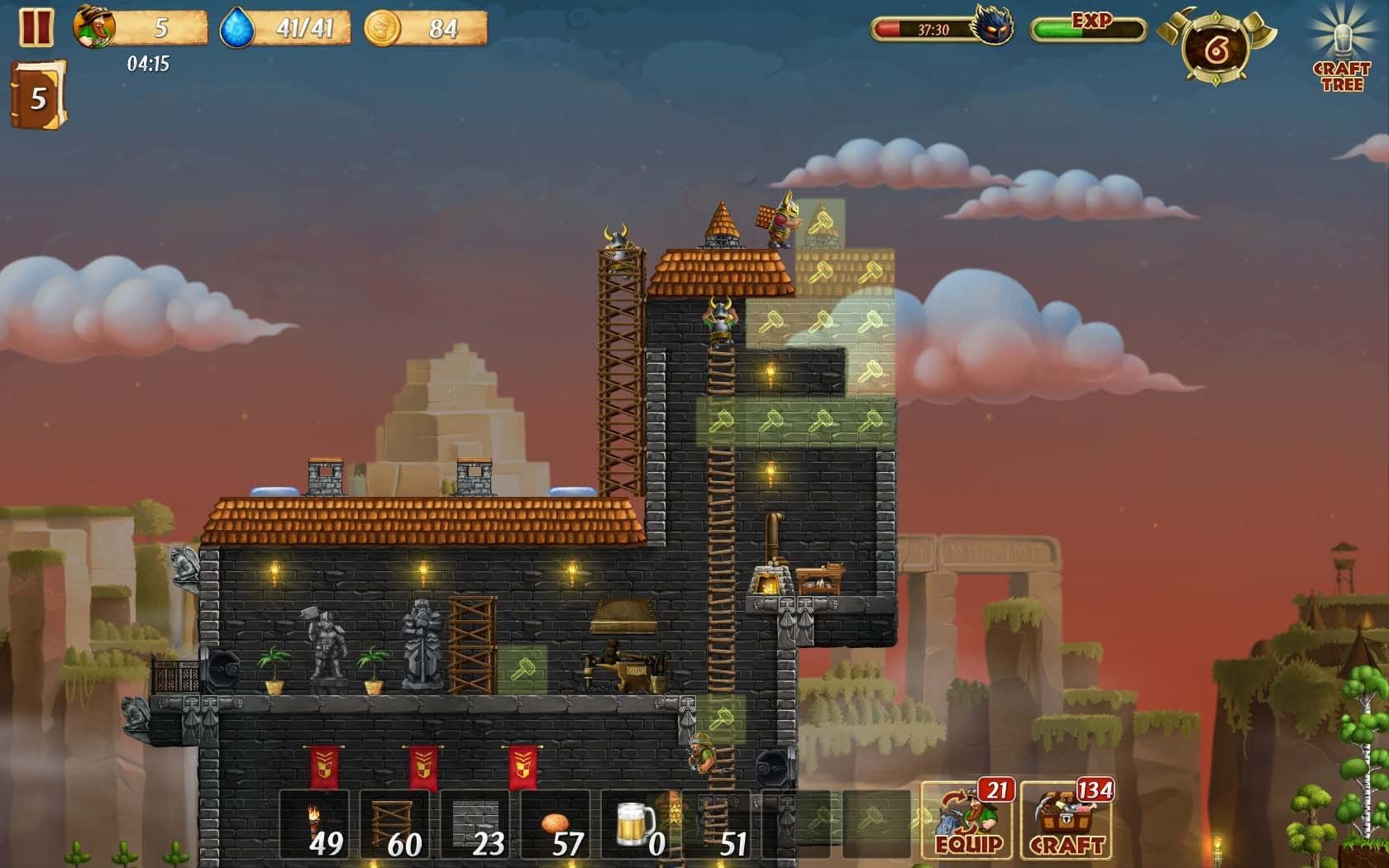Open the Craft menu
Image resolution: width=1389 pixels, height=868 pixels.
[x=1067, y=820]
